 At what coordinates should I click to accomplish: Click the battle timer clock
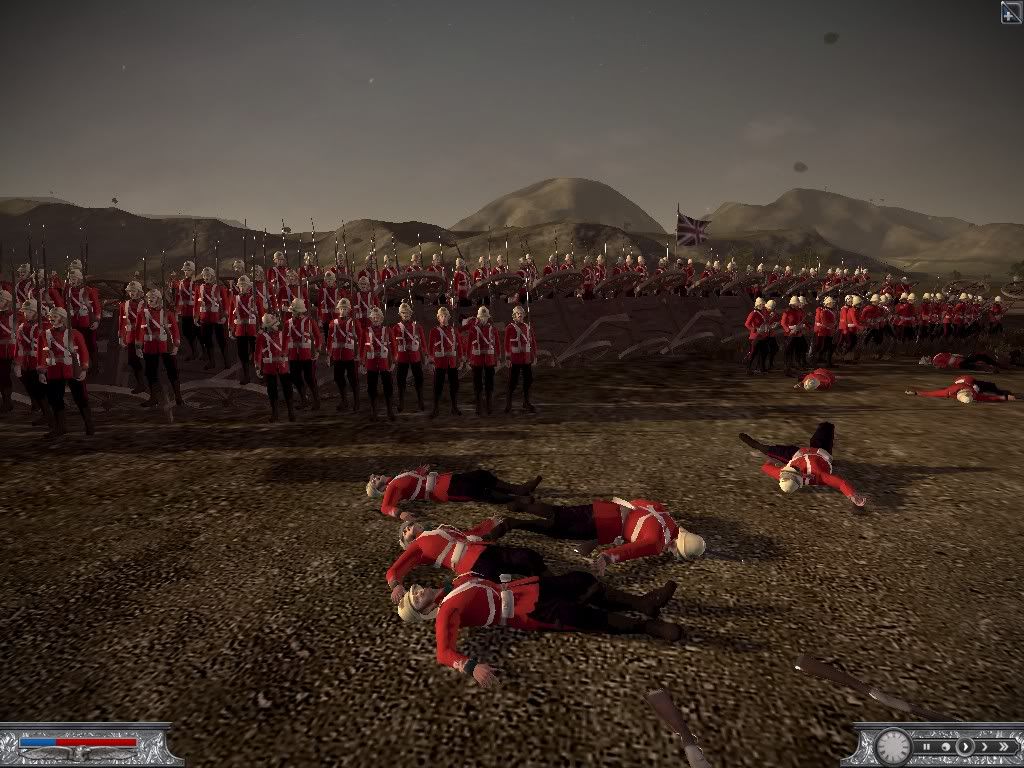(893, 747)
